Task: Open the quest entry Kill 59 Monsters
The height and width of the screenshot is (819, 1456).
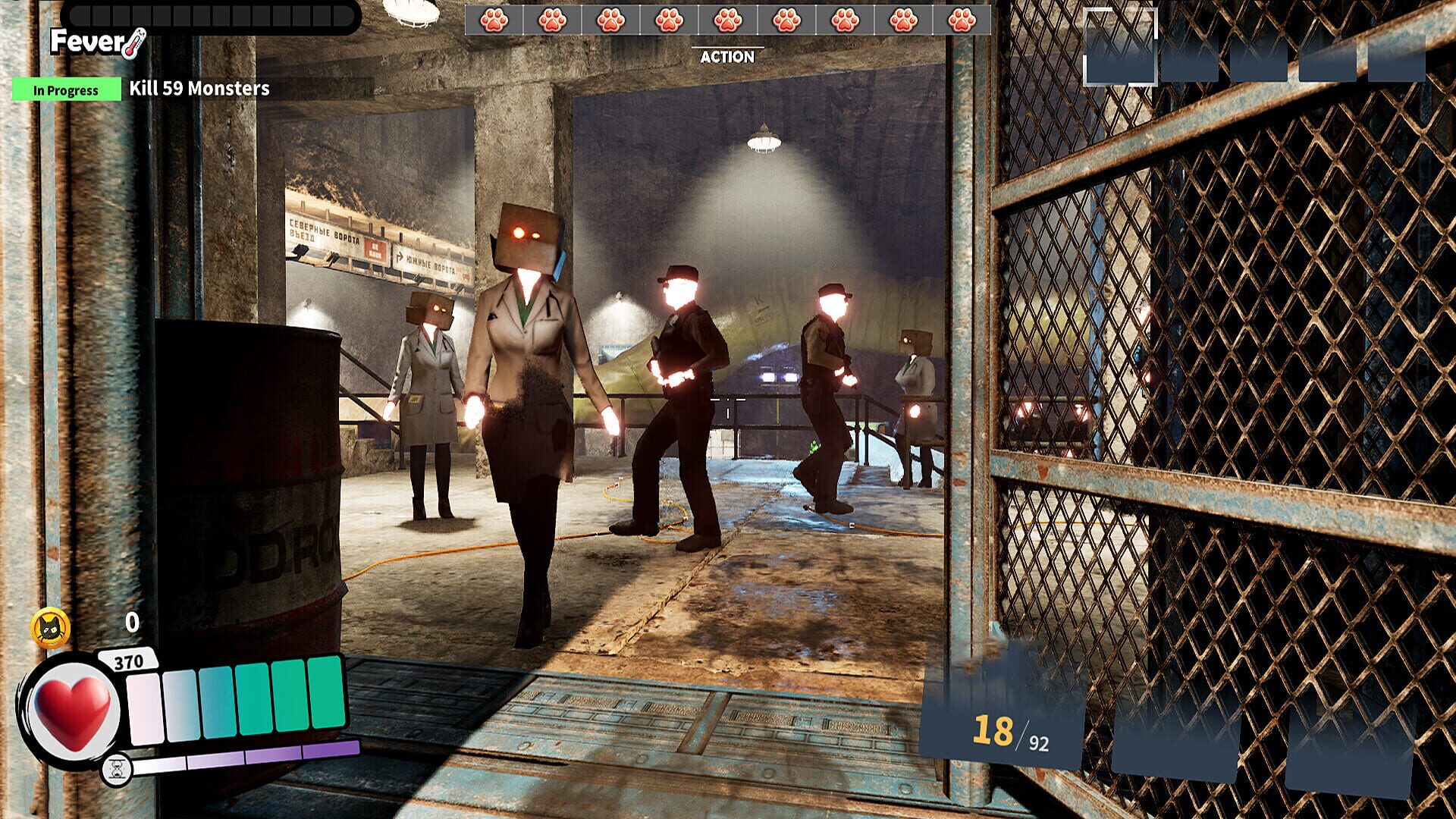Action: pyautogui.click(x=199, y=89)
